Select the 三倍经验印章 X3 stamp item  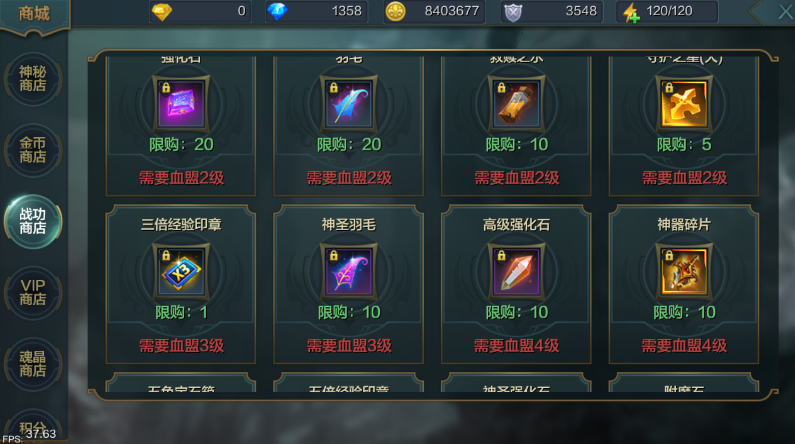pyautogui.click(x=181, y=270)
